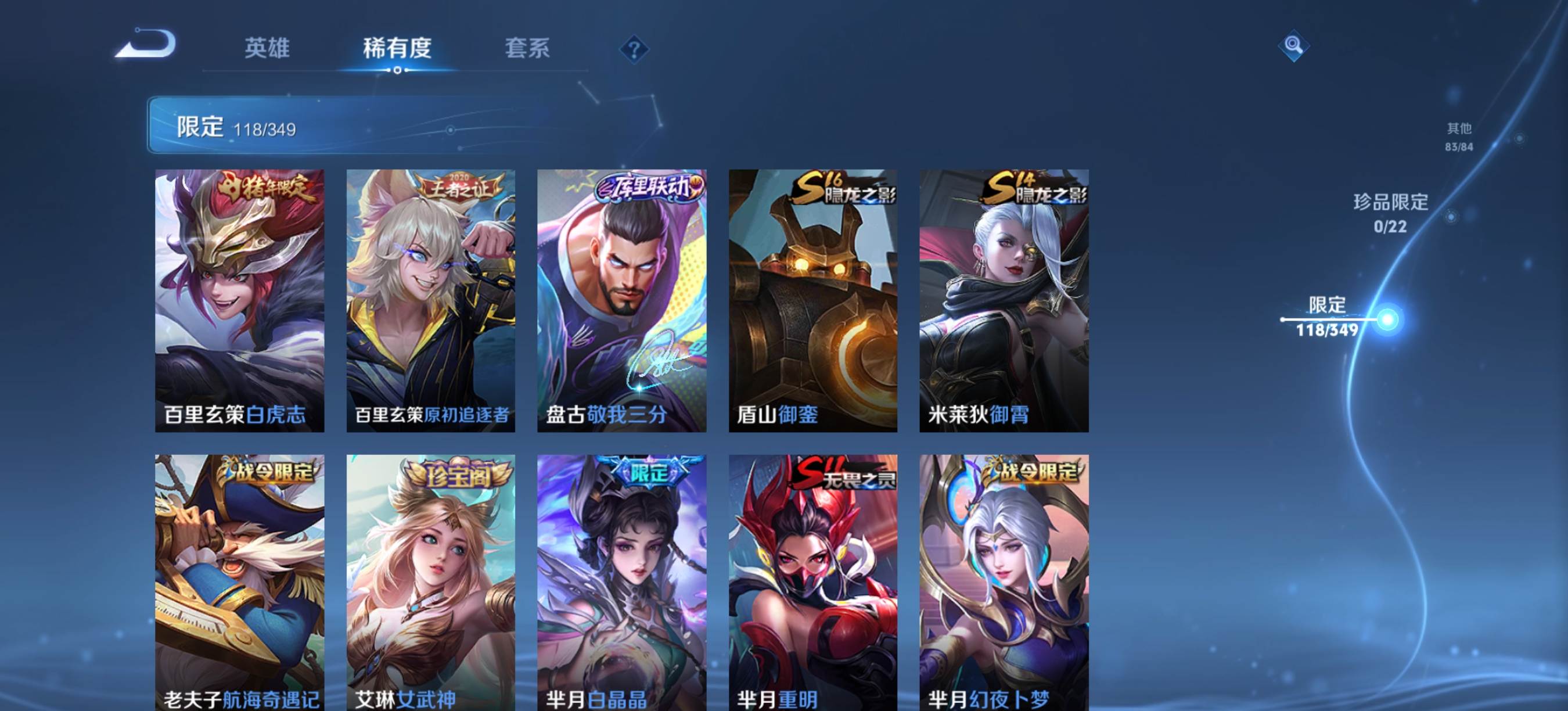The height and width of the screenshot is (711, 1568).
Task: Pick the 米莱狄 御霄 skin card
Action: pos(1004,300)
